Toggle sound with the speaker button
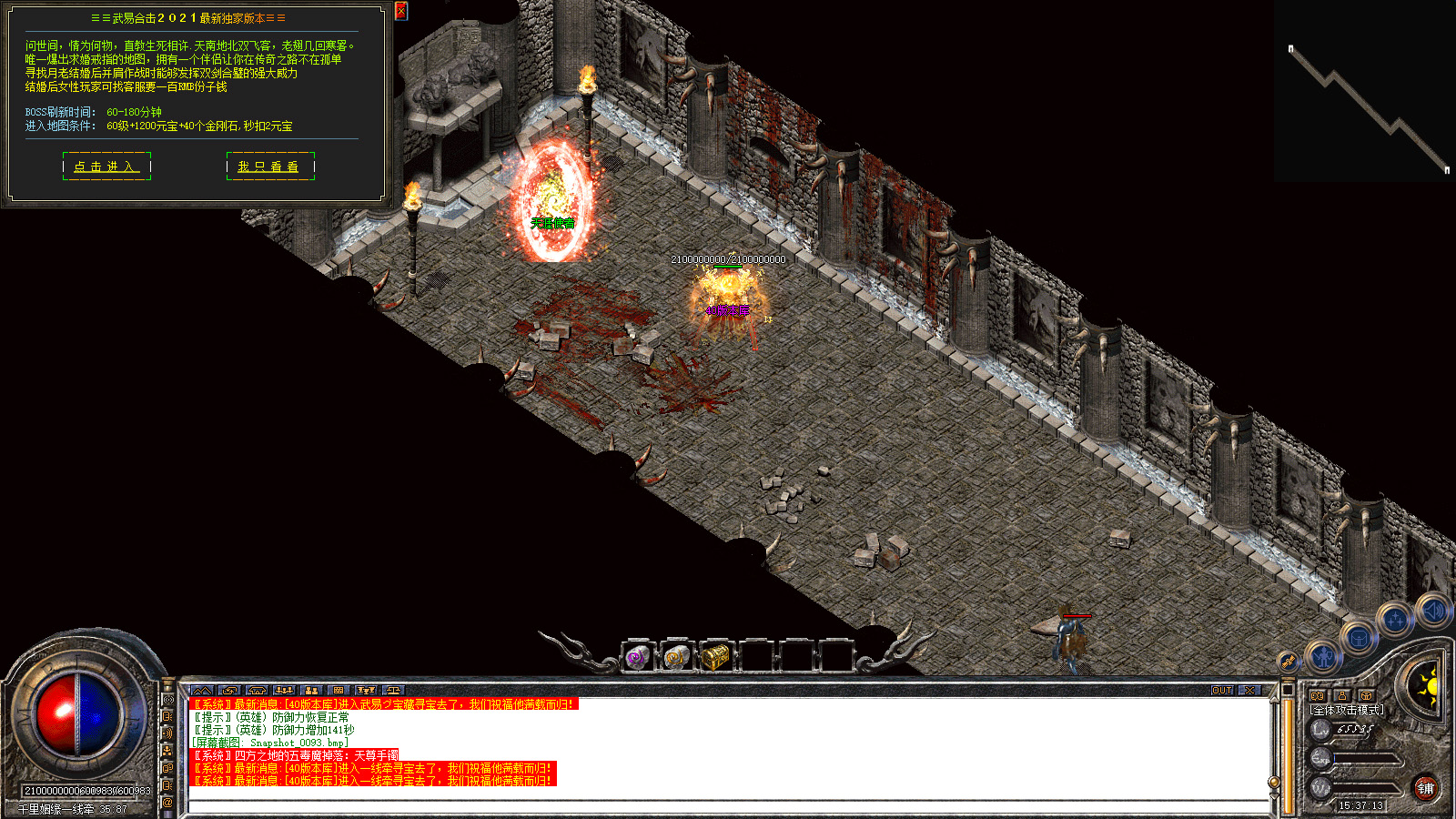 point(1432,611)
